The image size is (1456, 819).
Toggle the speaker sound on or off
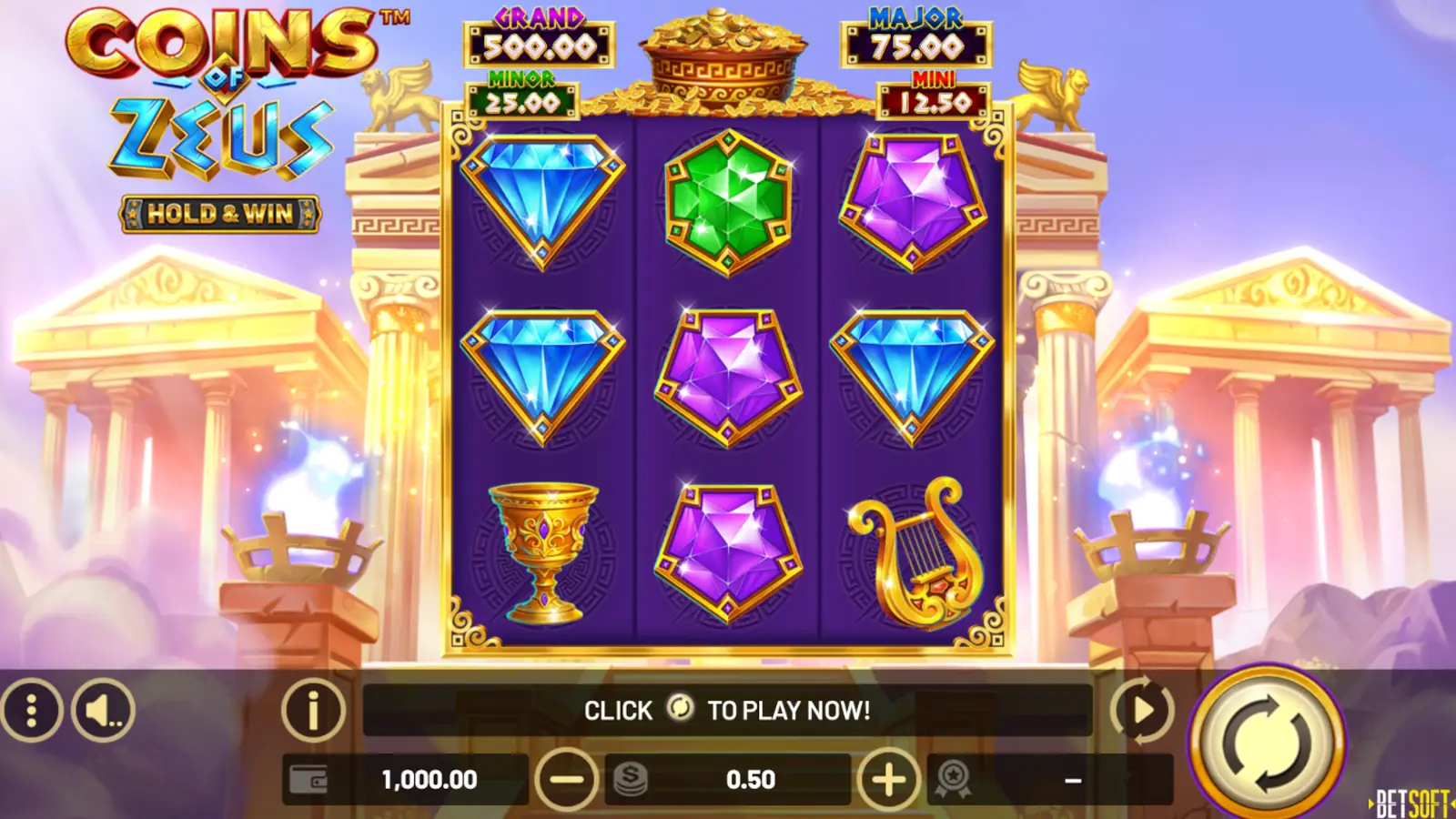tap(103, 710)
